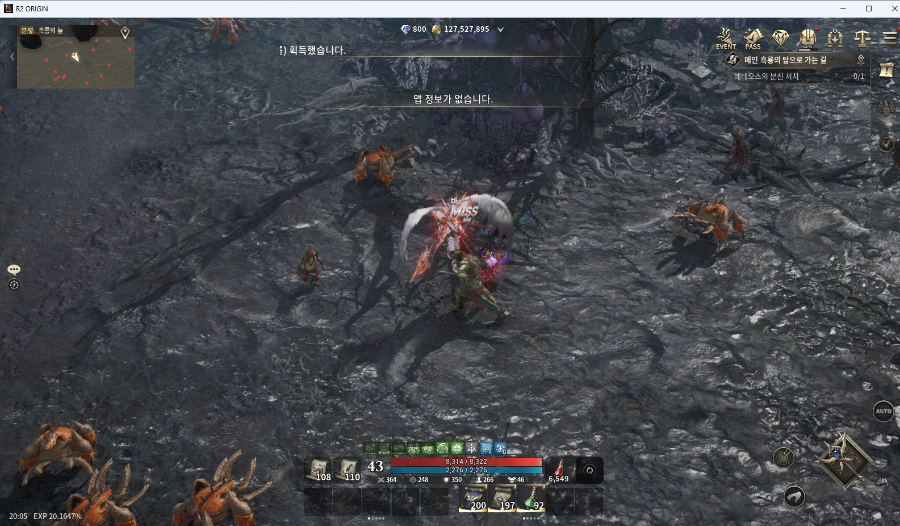
Task: Toggle AUTO battle mode
Action: tap(883, 411)
